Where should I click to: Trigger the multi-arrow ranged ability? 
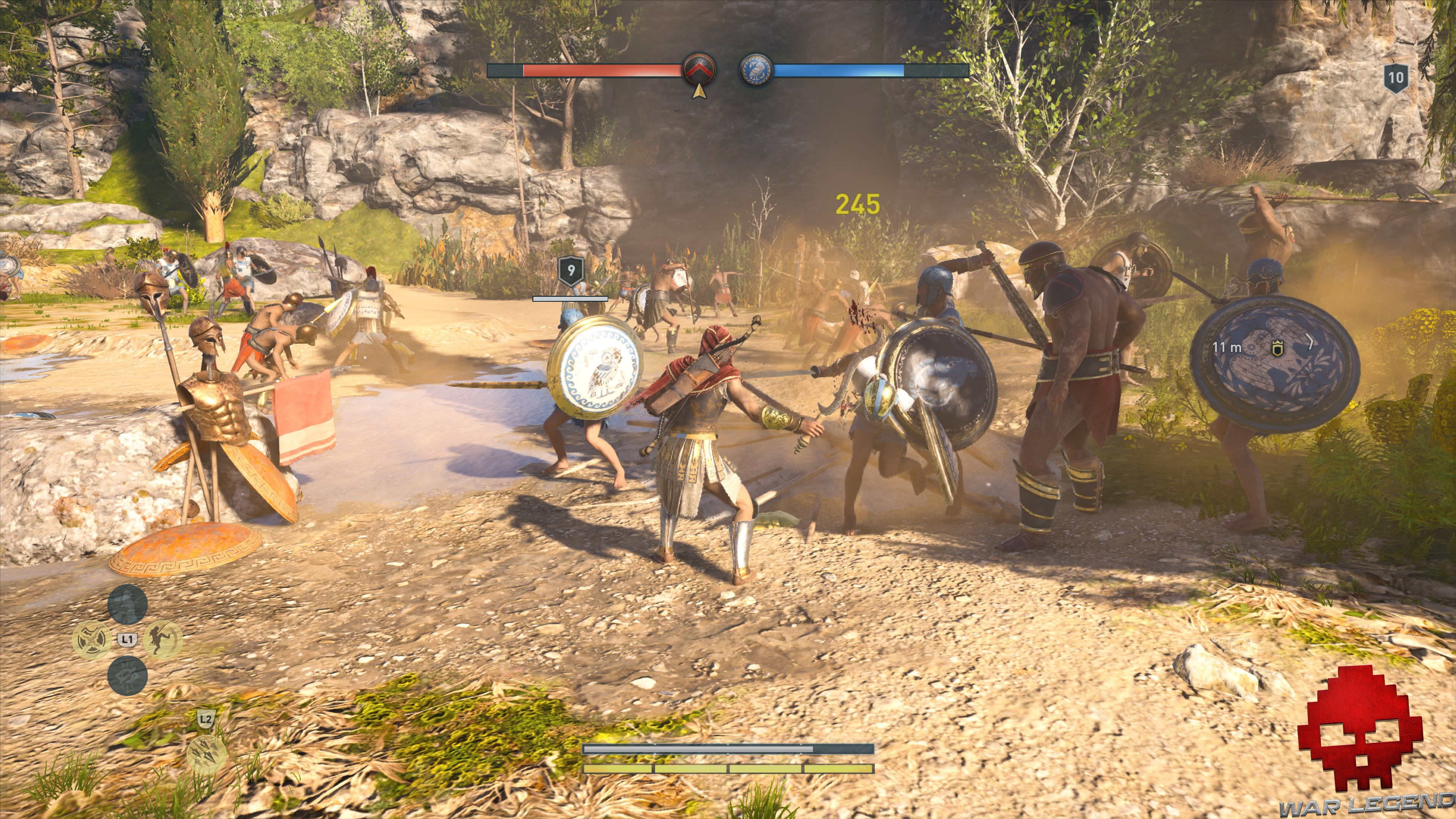(x=206, y=754)
